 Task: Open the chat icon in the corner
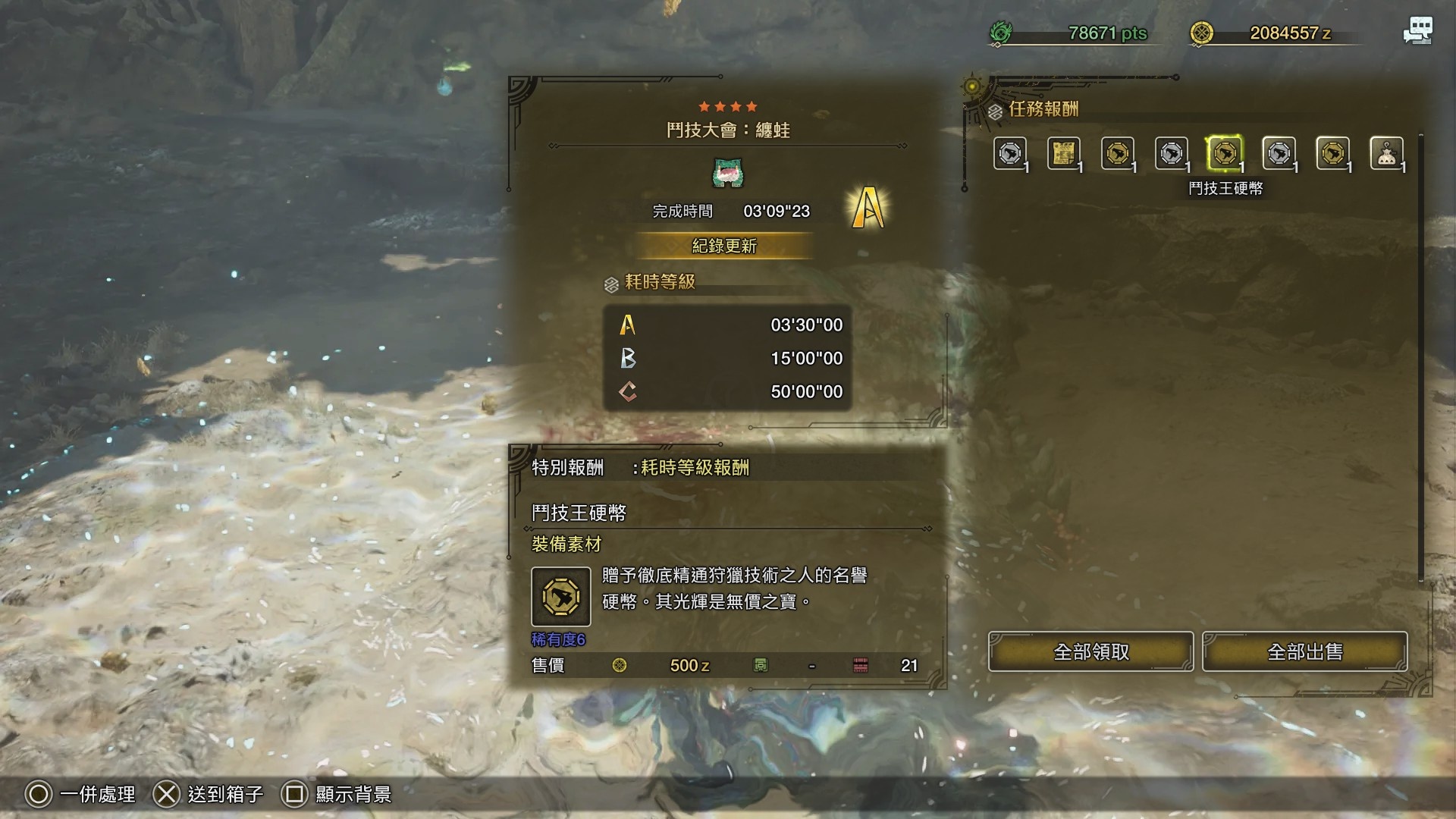tap(1417, 31)
